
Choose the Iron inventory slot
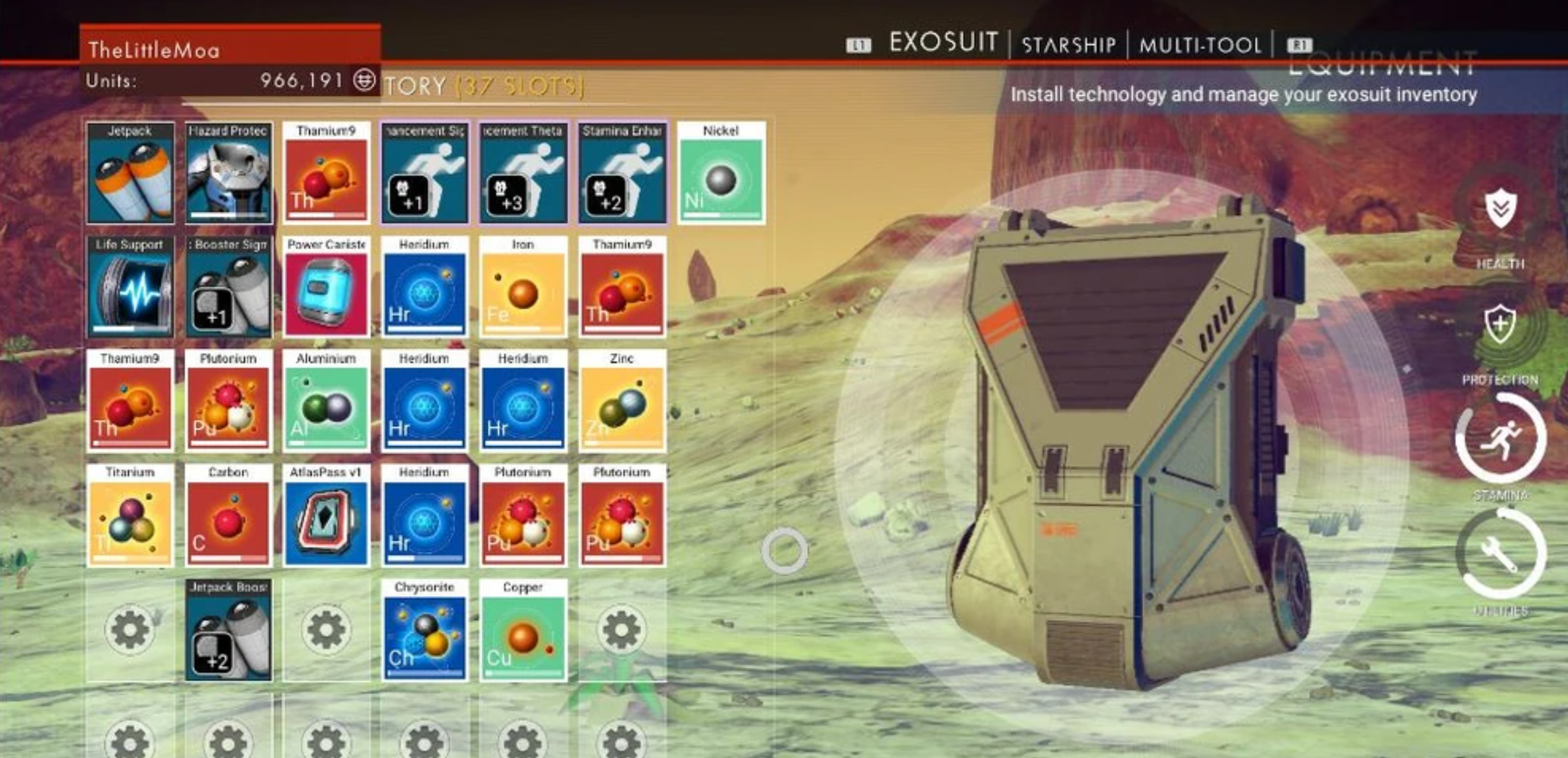click(x=523, y=287)
